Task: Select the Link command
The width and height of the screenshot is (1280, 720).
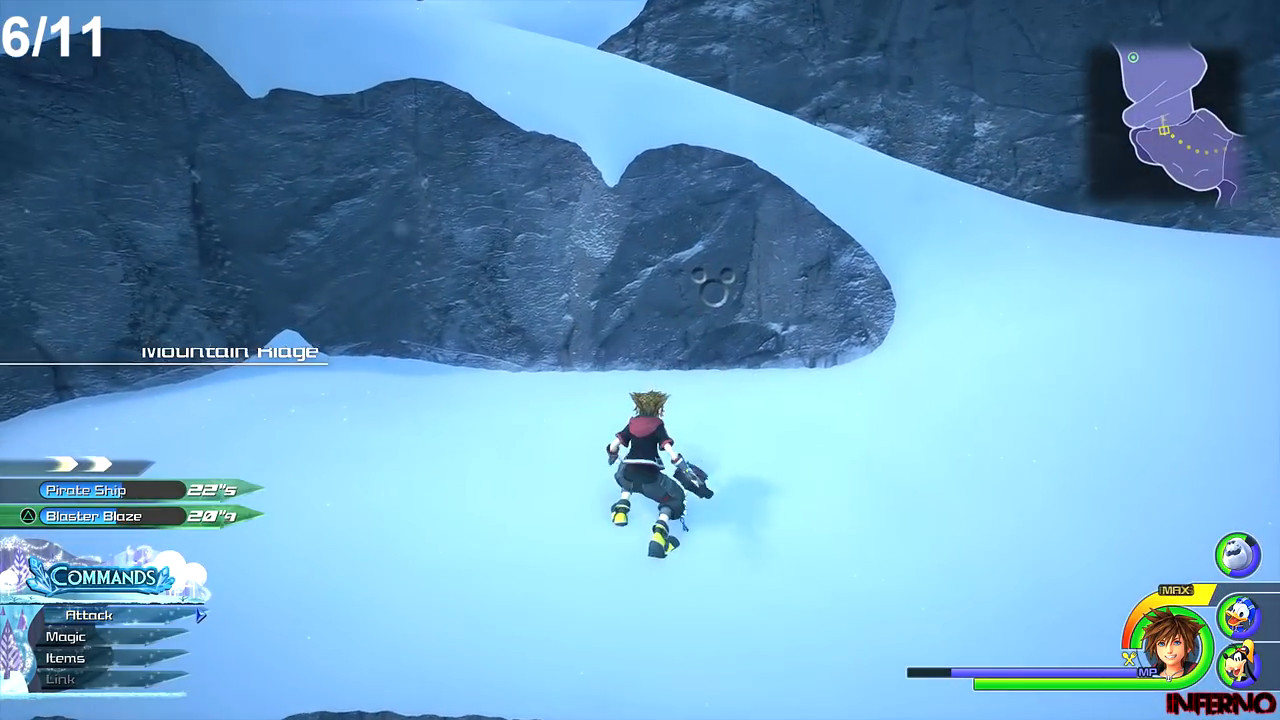Action: 60,679
